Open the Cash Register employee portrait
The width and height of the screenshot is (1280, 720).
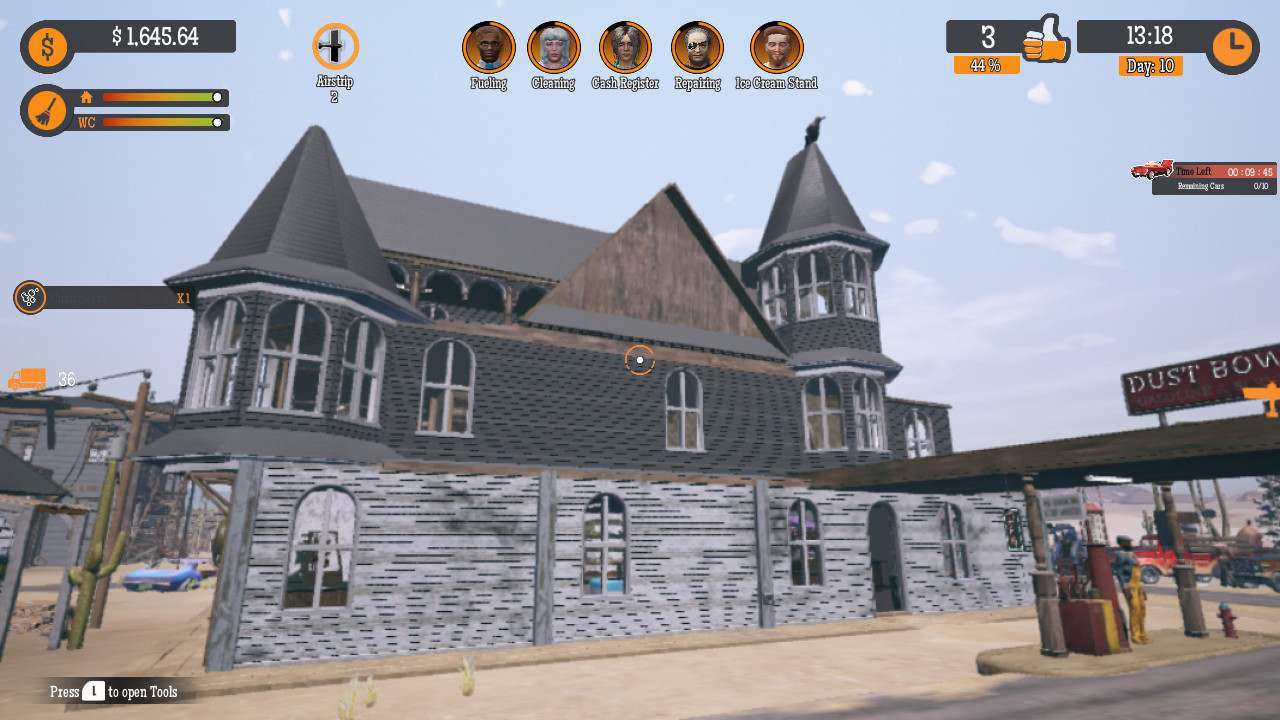(x=625, y=46)
